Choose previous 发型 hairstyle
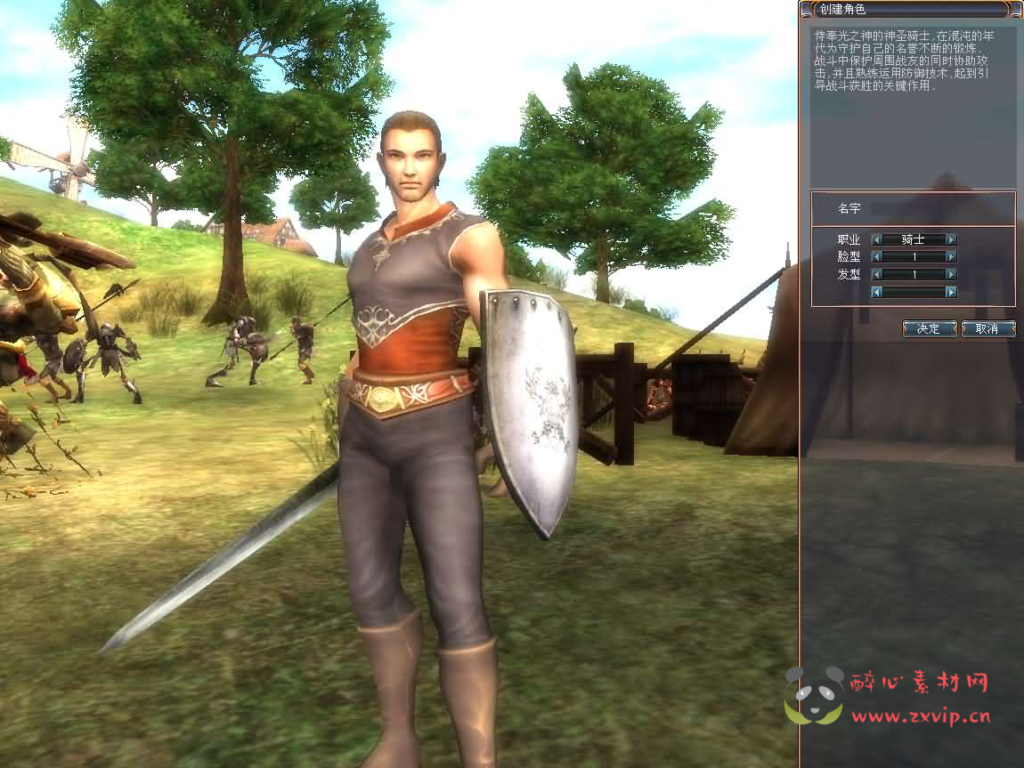Screen dimensions: 1024x768 point(877,274)
